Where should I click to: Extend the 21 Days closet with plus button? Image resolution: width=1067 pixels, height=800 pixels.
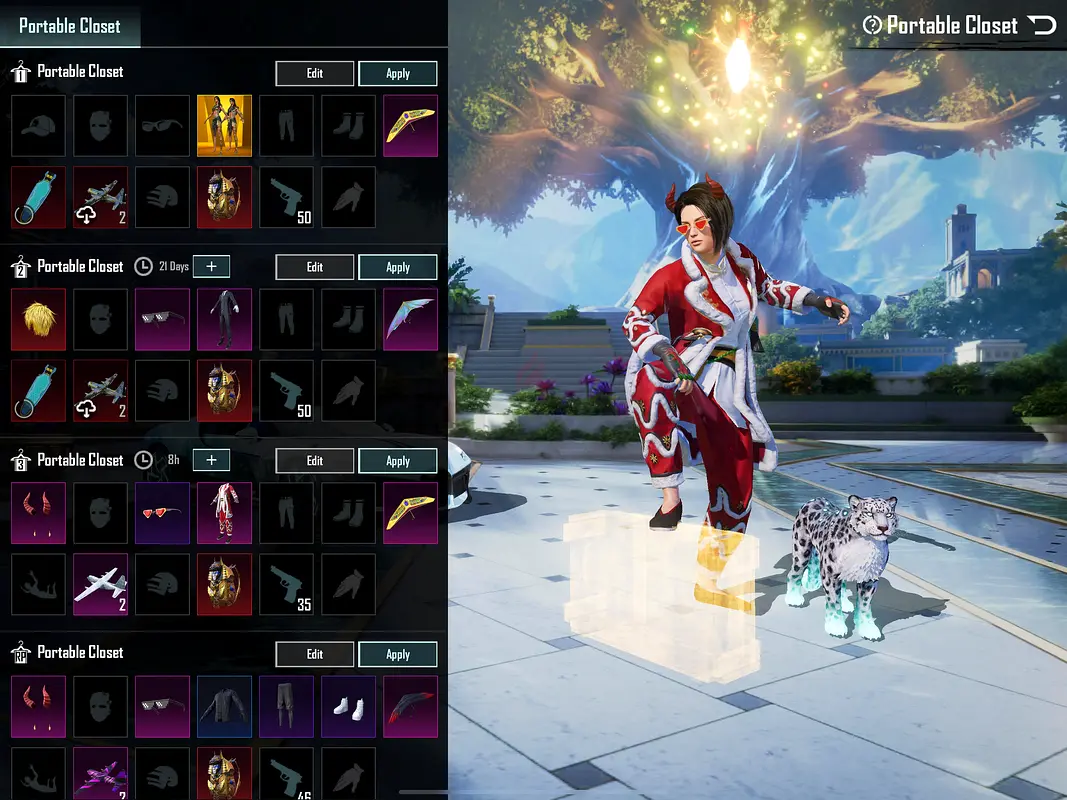click(x=211, y=266)
